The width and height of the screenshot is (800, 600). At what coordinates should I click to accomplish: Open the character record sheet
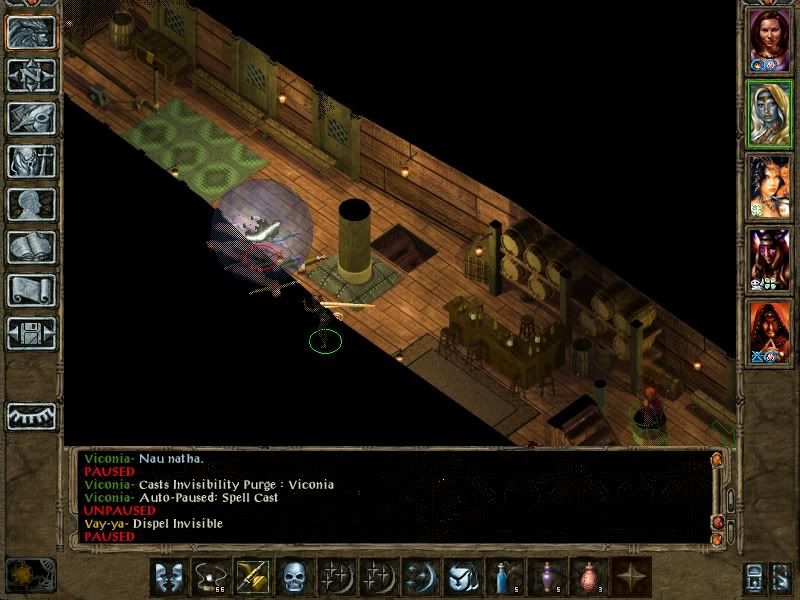point(31,204)
